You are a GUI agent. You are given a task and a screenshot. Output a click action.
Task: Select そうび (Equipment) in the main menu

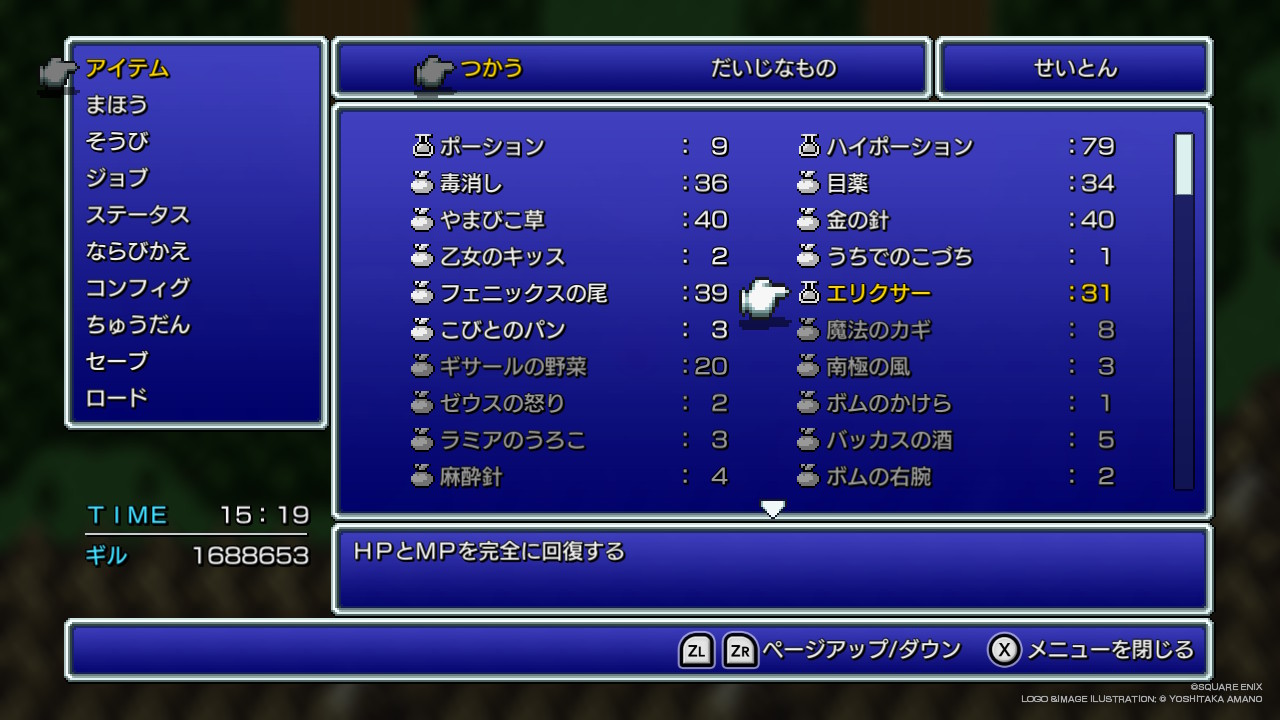pyautogui.click(x=117, y=142)
